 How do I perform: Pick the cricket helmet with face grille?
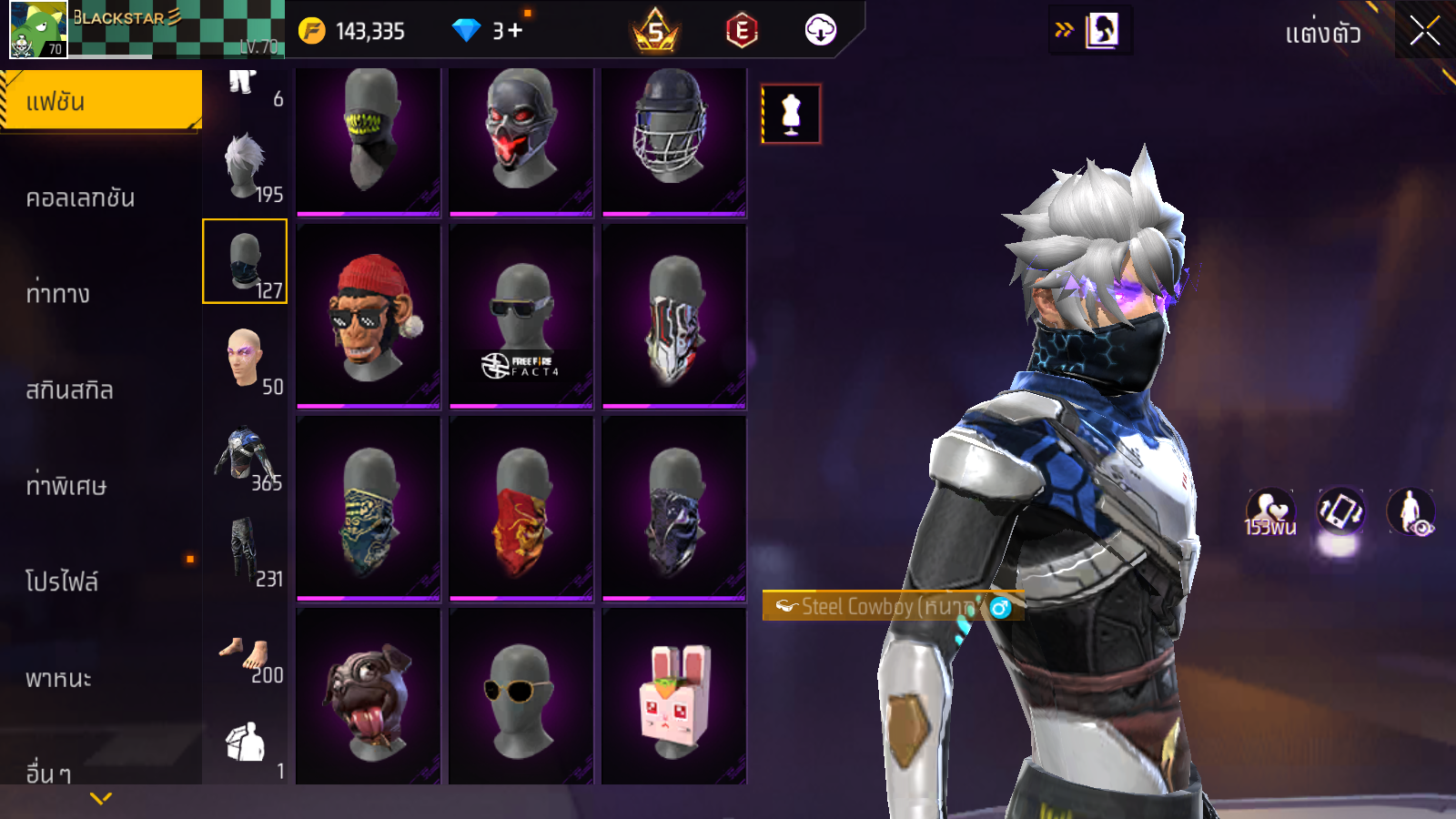[674, 141]
